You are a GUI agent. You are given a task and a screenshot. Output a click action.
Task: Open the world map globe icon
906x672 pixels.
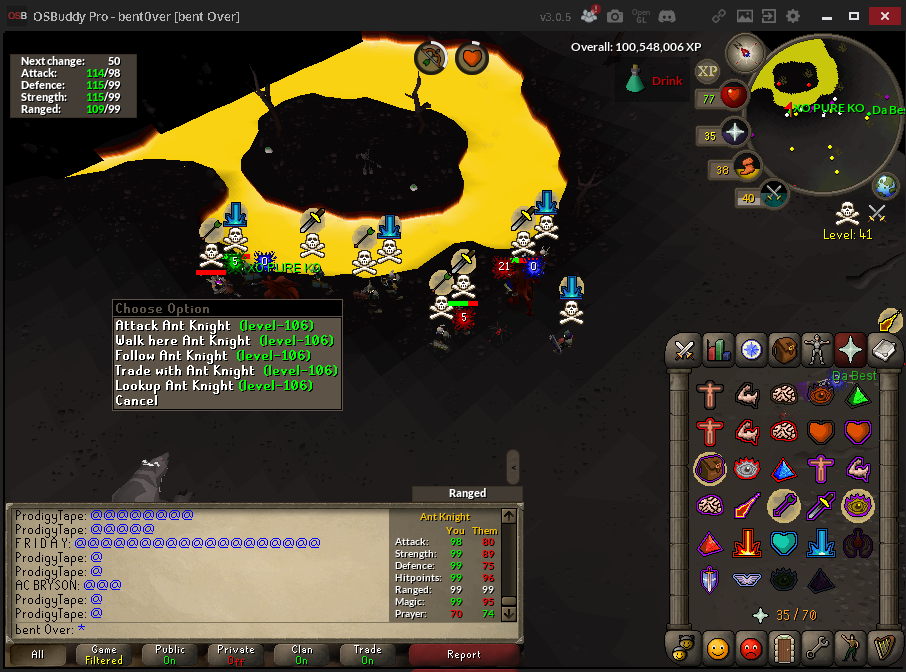tap(886, 186)
